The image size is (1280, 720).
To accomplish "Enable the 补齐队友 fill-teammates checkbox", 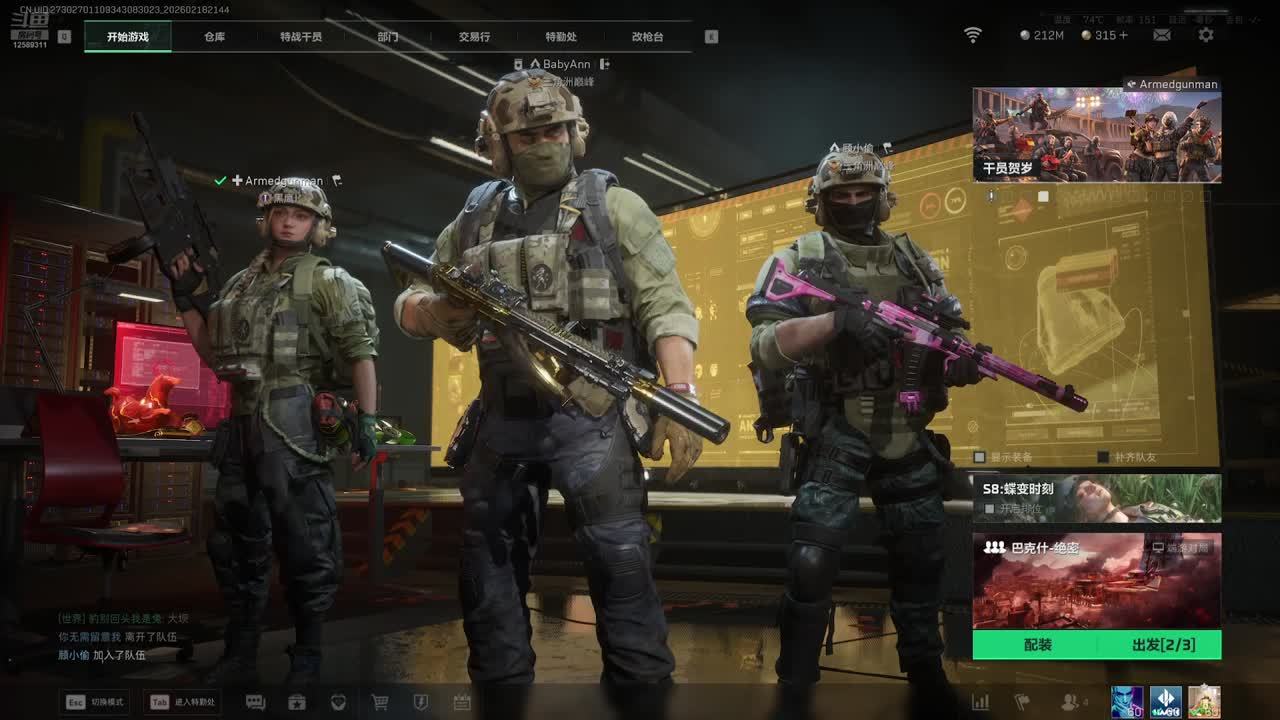I will [x=1103, y=457].
